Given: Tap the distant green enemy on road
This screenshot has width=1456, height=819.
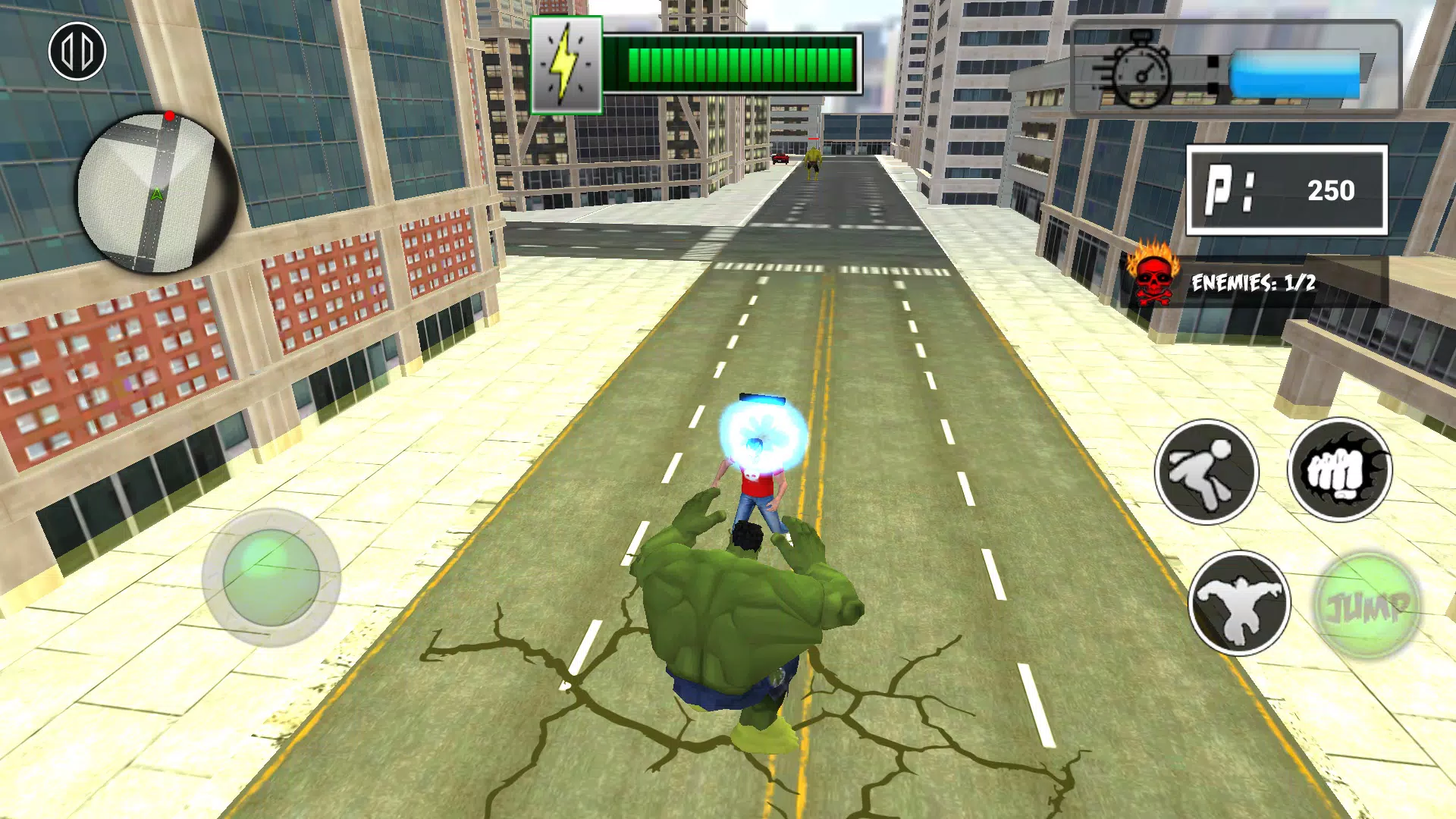Looking at the screenshot, I should (814, 162).
